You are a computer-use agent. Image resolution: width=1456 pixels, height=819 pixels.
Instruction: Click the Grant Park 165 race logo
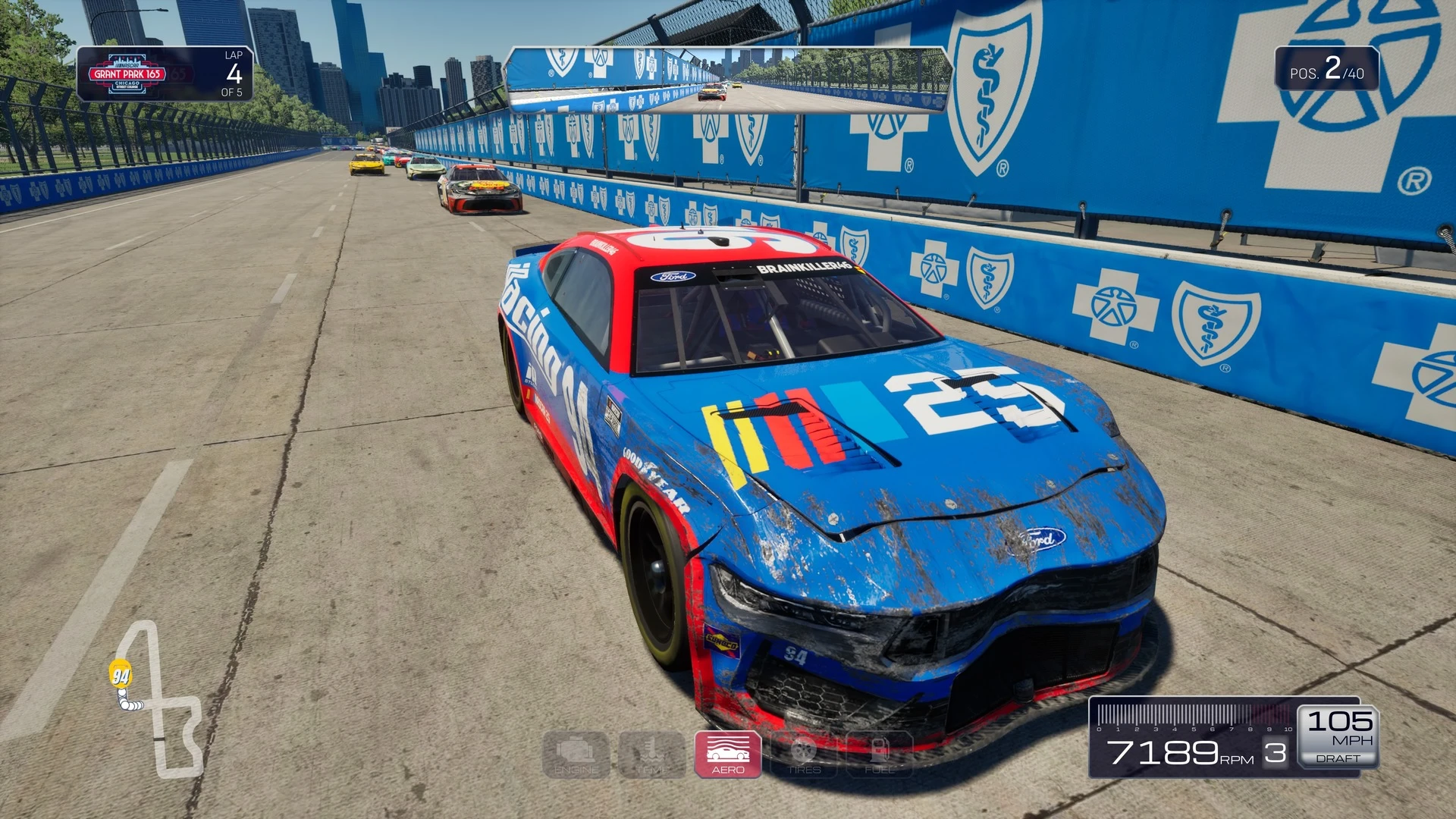tap(127, 74)
